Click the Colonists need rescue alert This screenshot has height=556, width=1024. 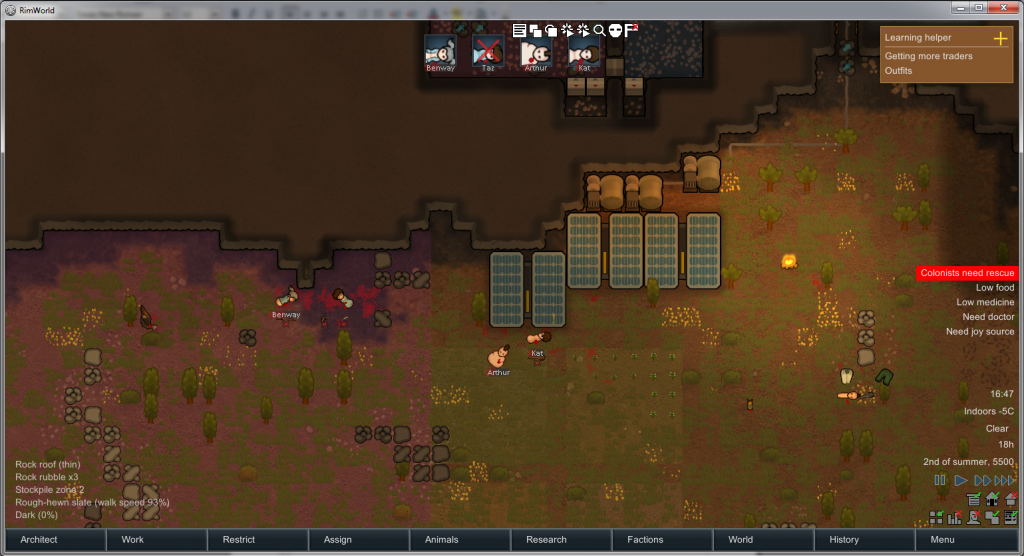(967, 273)
